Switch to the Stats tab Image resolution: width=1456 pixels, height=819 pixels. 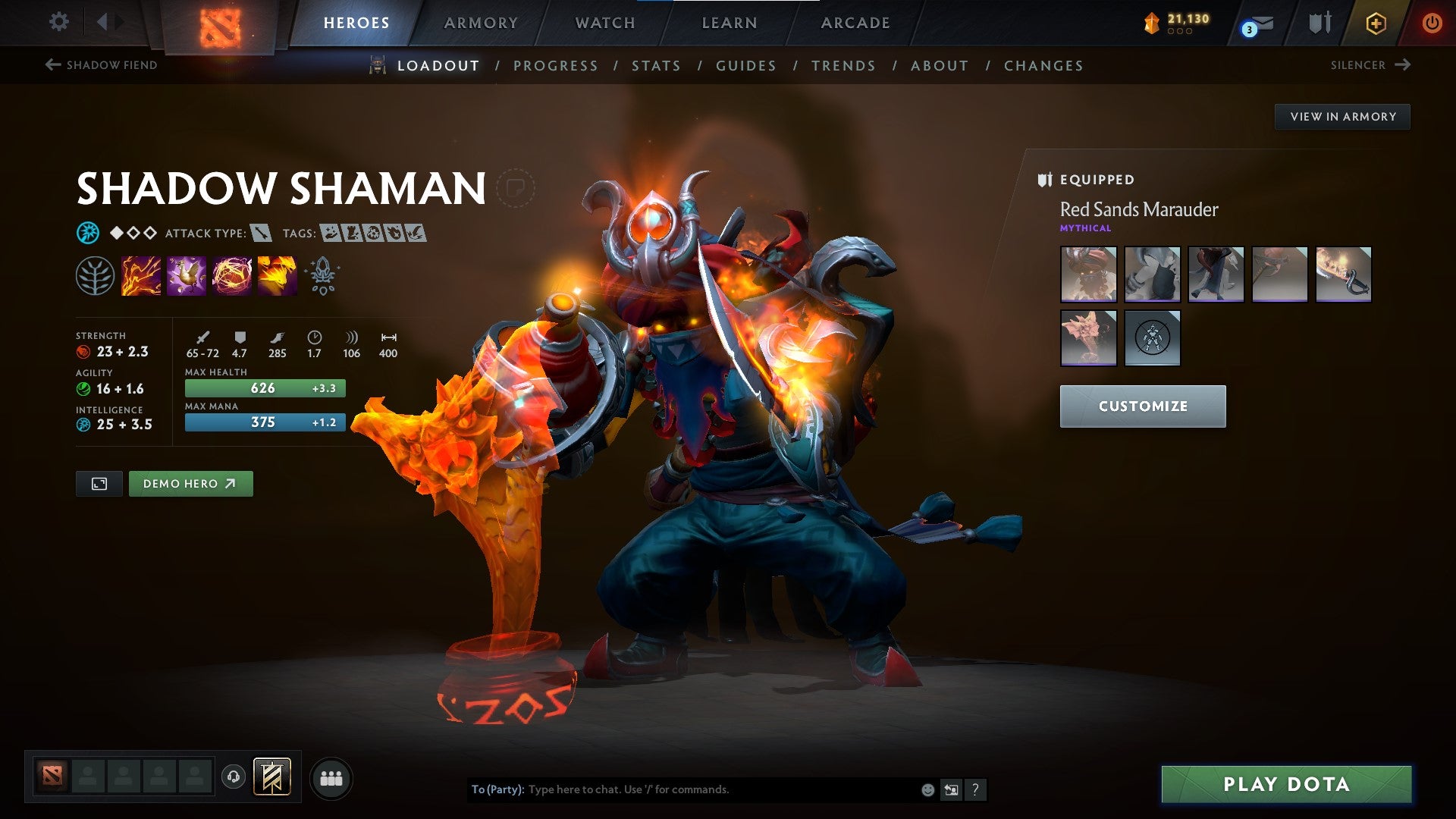click(x=657, y=66)
